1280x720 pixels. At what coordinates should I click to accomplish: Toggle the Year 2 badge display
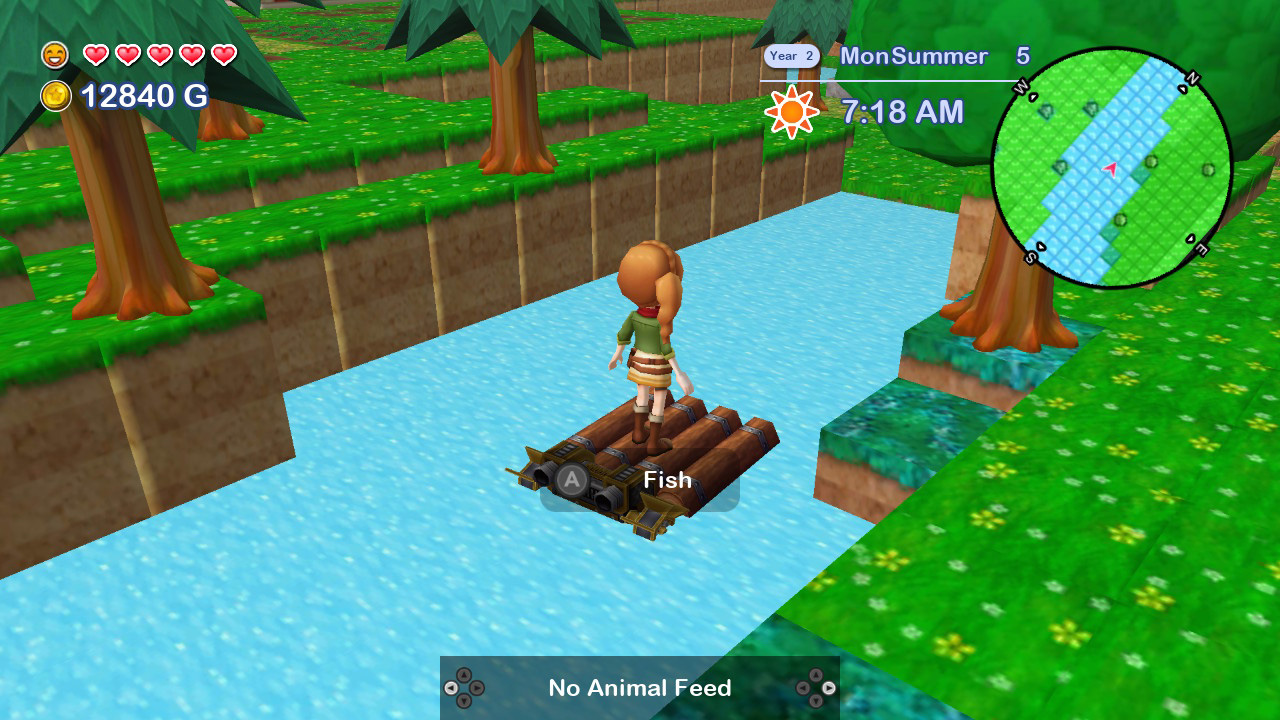tap(791, 56)
